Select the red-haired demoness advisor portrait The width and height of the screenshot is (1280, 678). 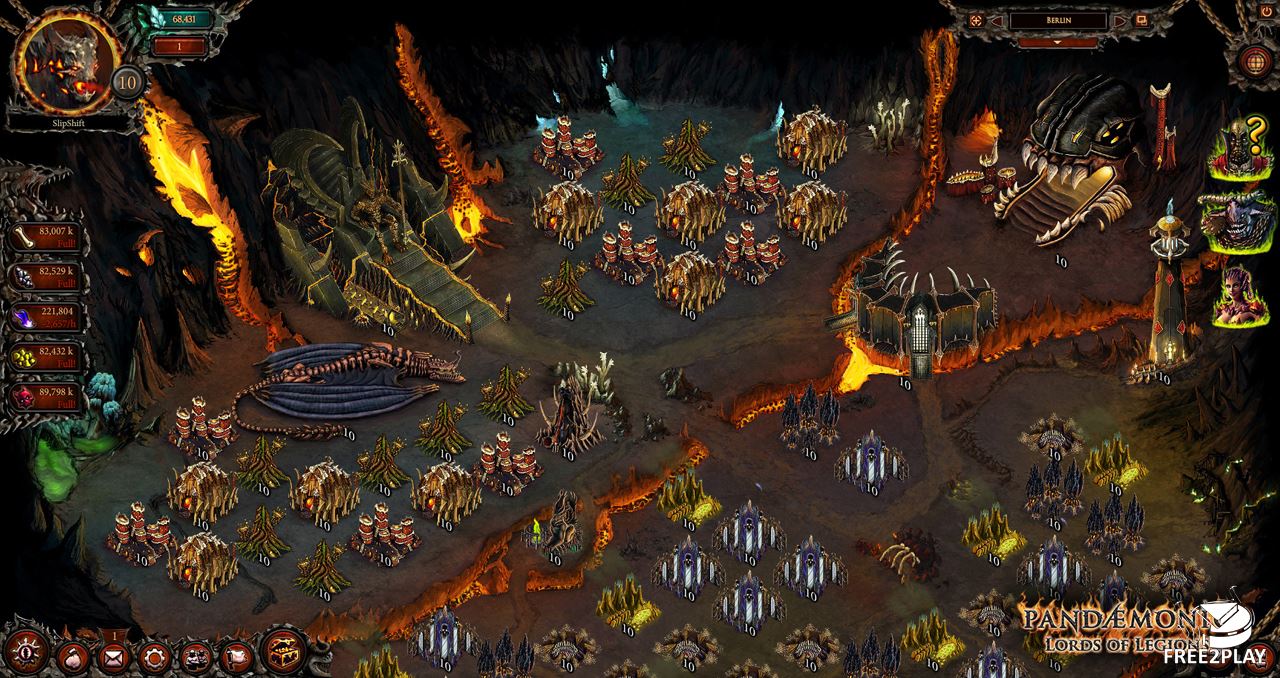pyautogui.click(x=1242, y=295)
